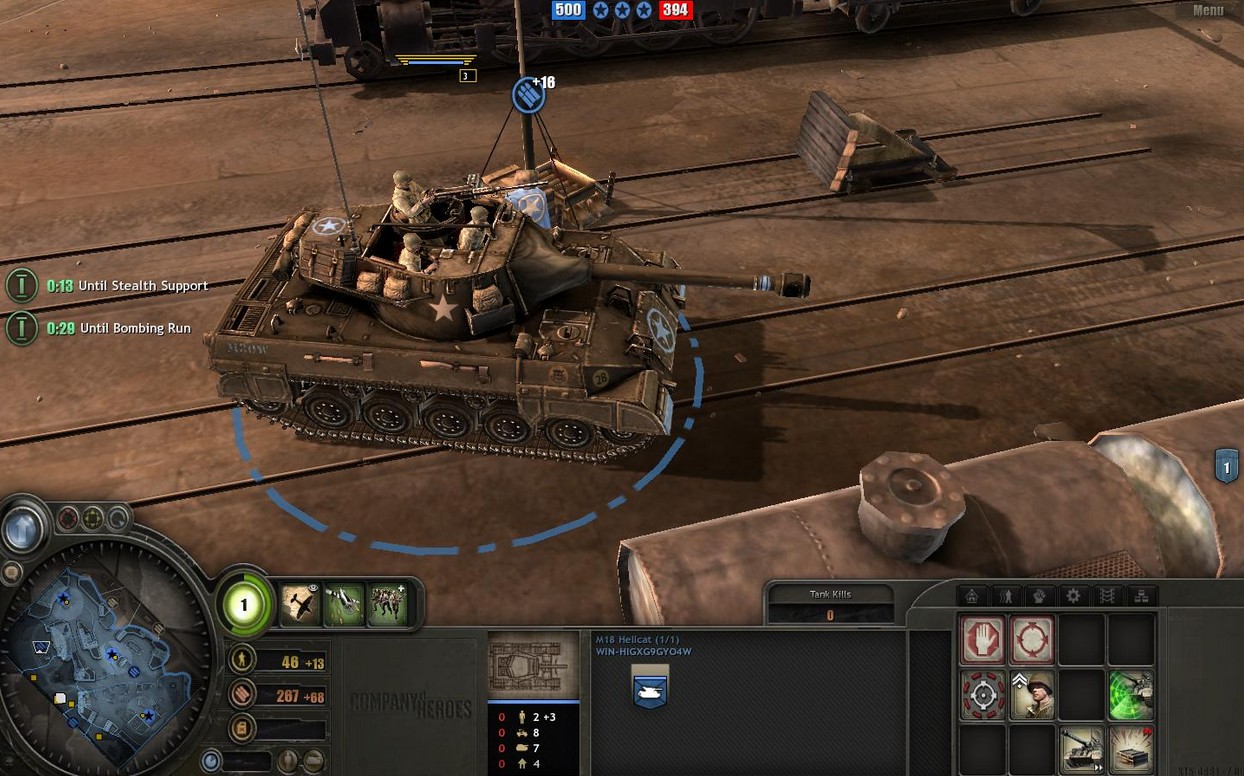1244x776 pixels.
Task: Select the M18 Hellcat shield icon
Action: click(650, 690)
